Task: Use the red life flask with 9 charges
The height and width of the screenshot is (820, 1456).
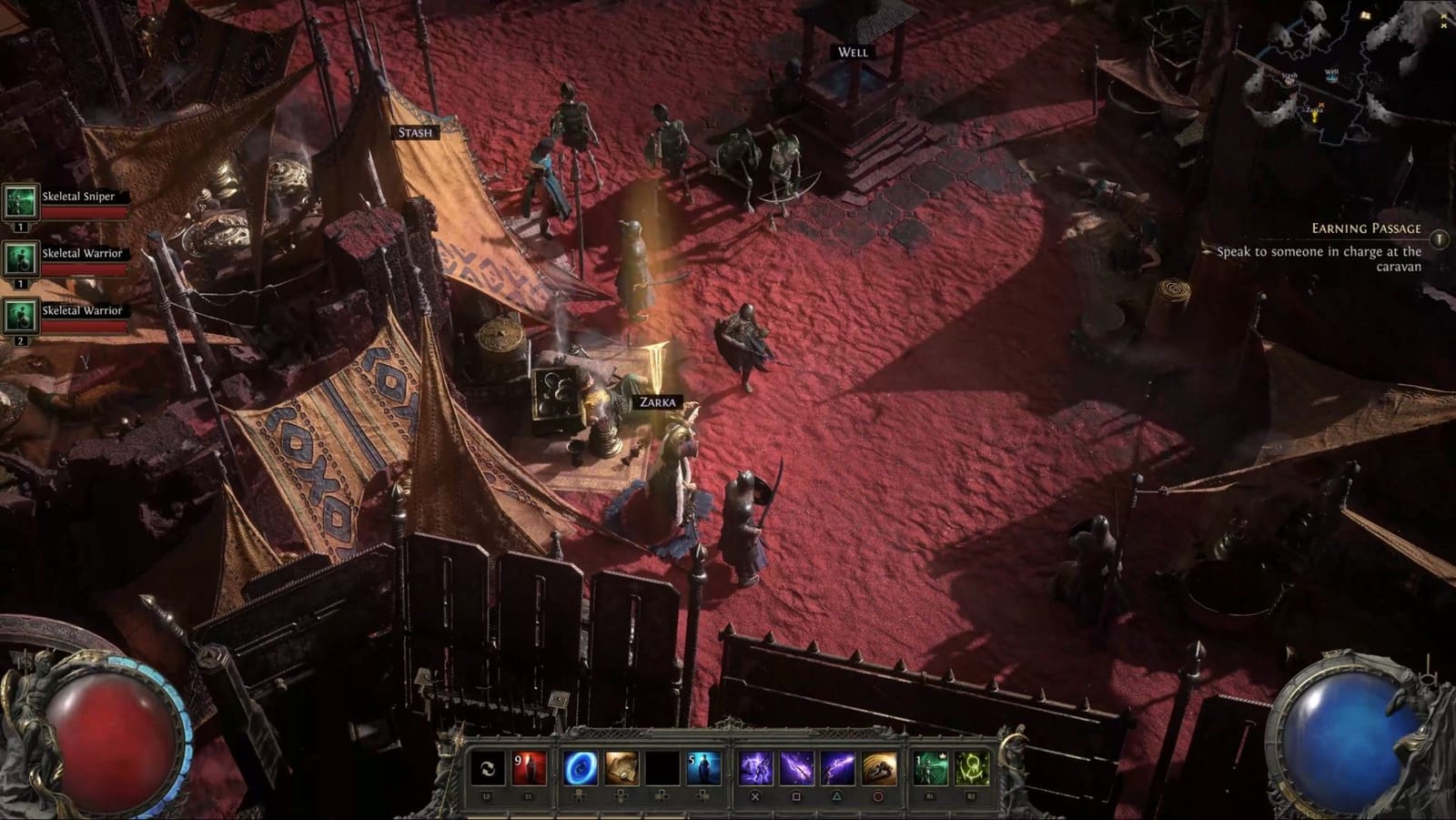Action: [x=529, y=769]
